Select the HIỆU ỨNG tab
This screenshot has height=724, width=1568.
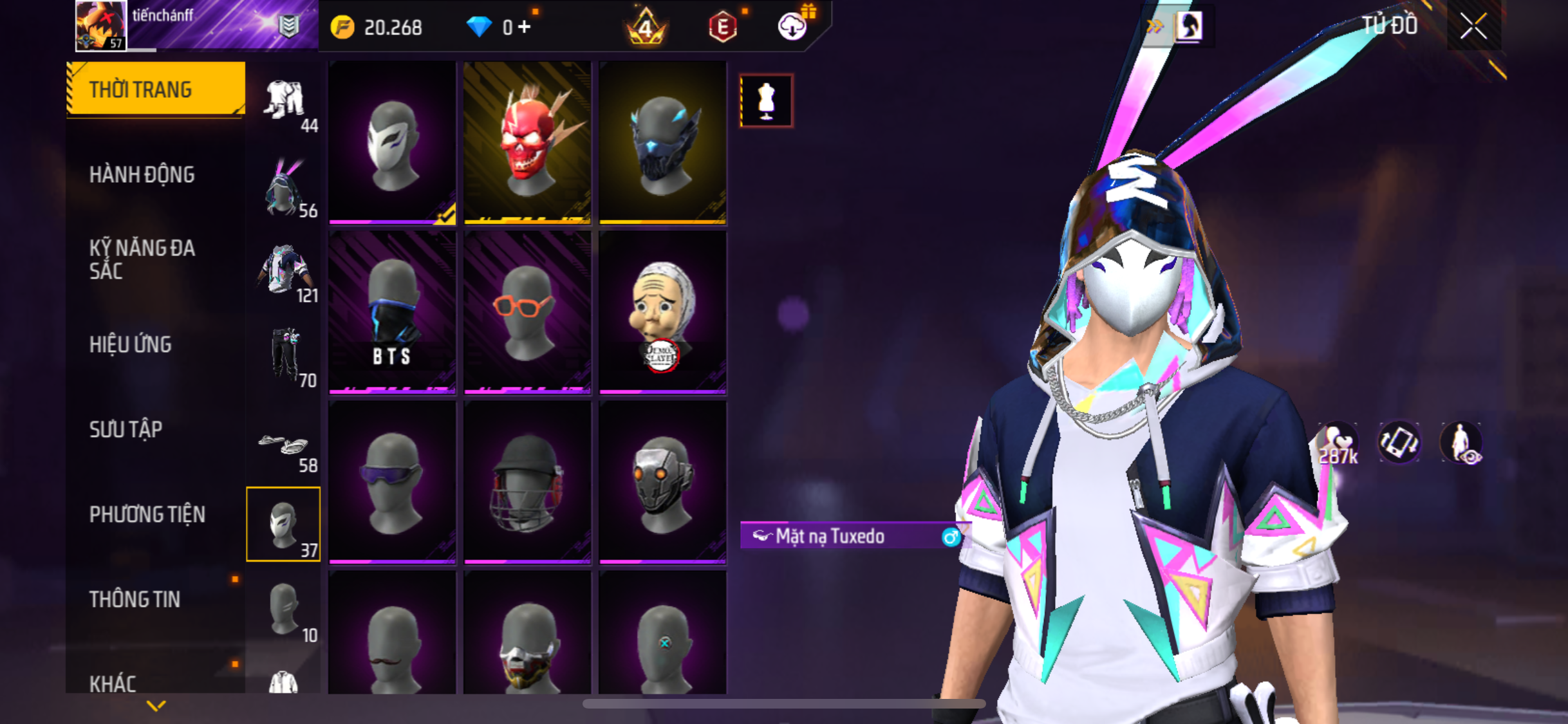tap(131, 344)
